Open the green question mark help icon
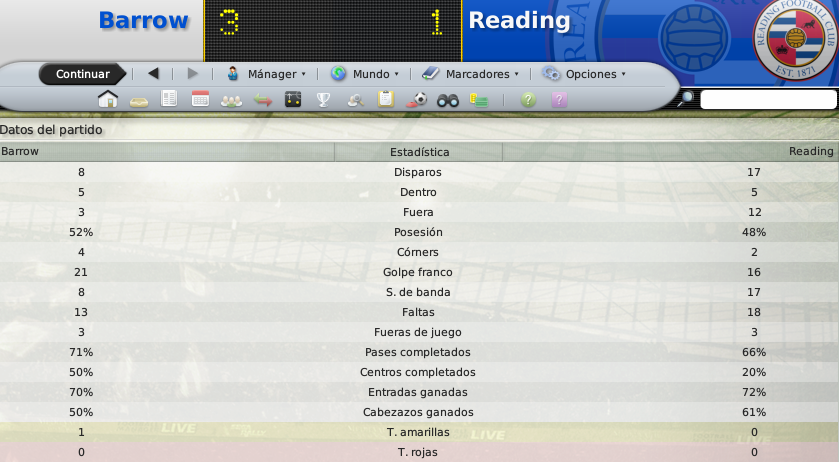This screenshot has width=839, height=462. 529,99
